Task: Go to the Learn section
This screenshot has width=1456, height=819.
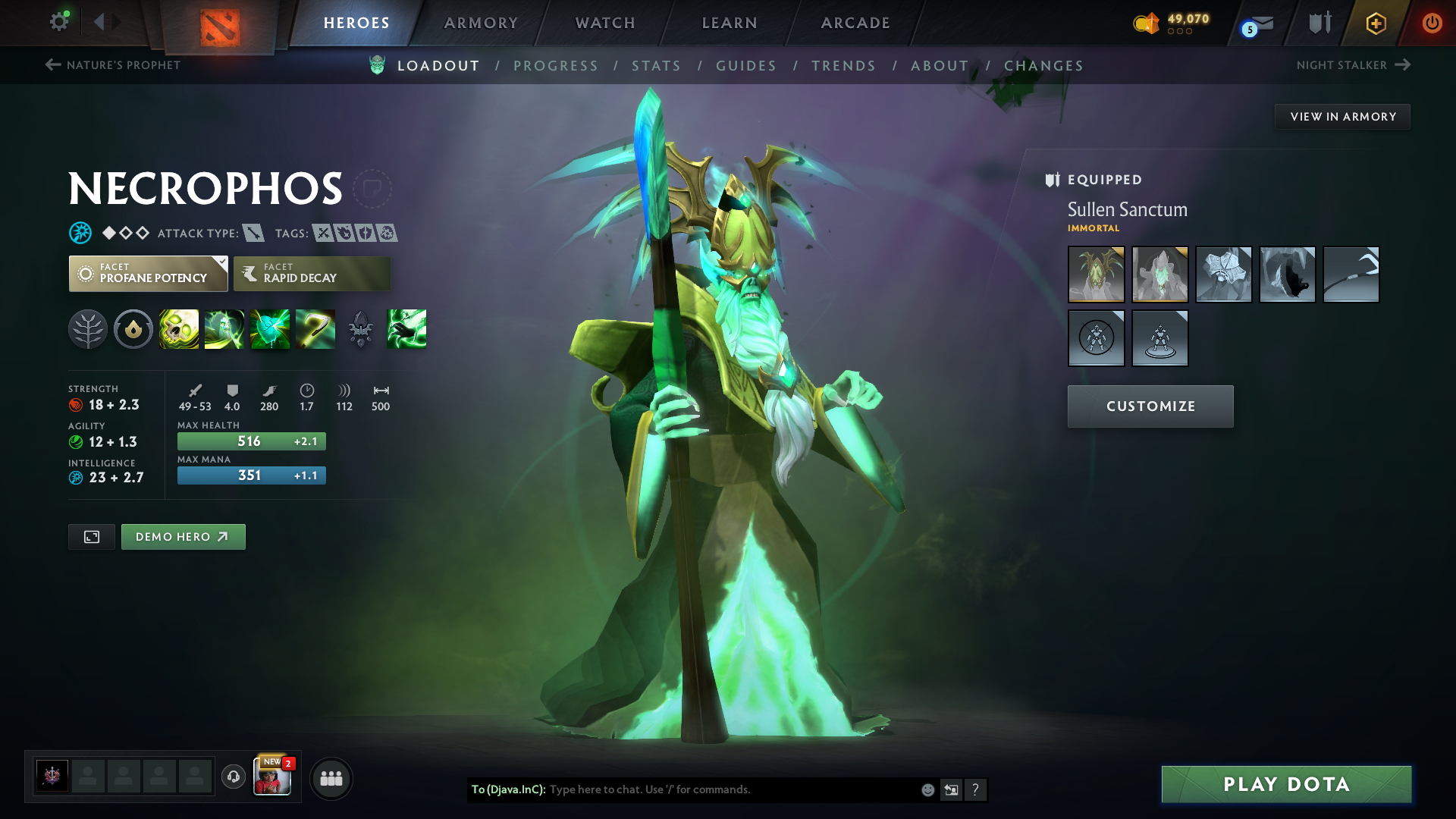Action: pos(730,23)
